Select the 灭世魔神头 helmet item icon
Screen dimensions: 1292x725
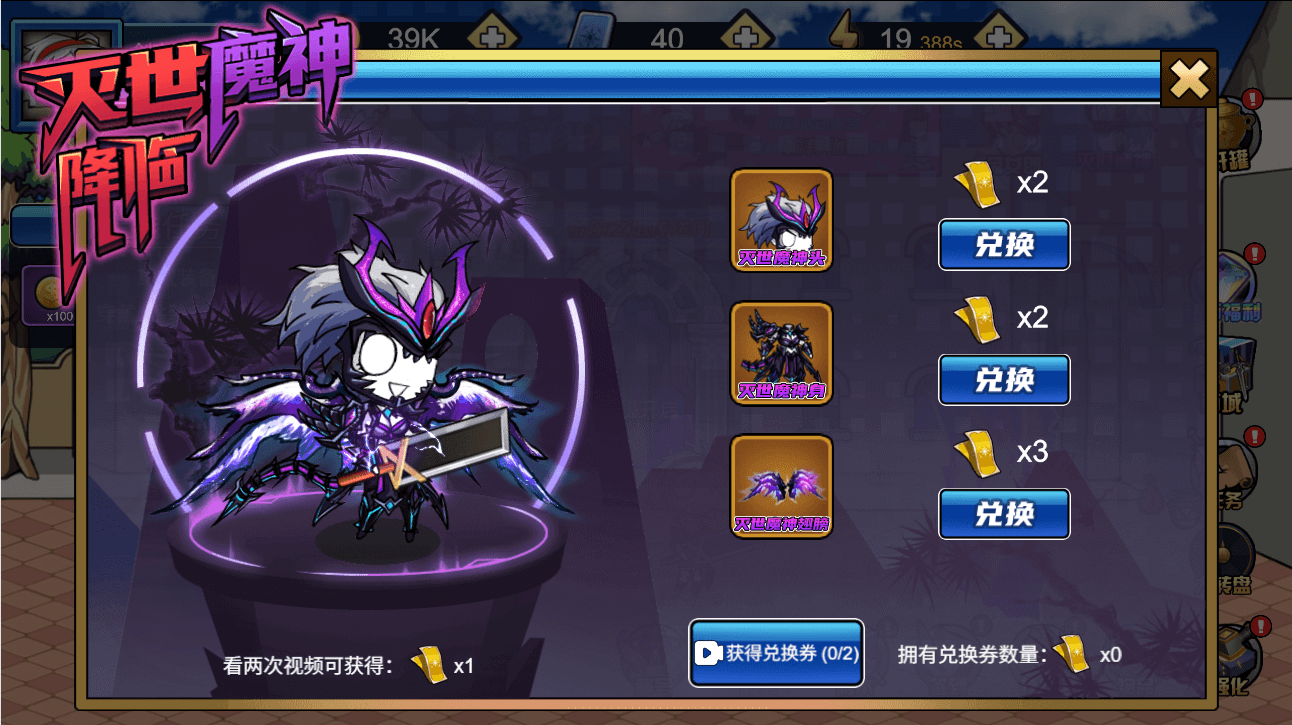pos(781,220)
